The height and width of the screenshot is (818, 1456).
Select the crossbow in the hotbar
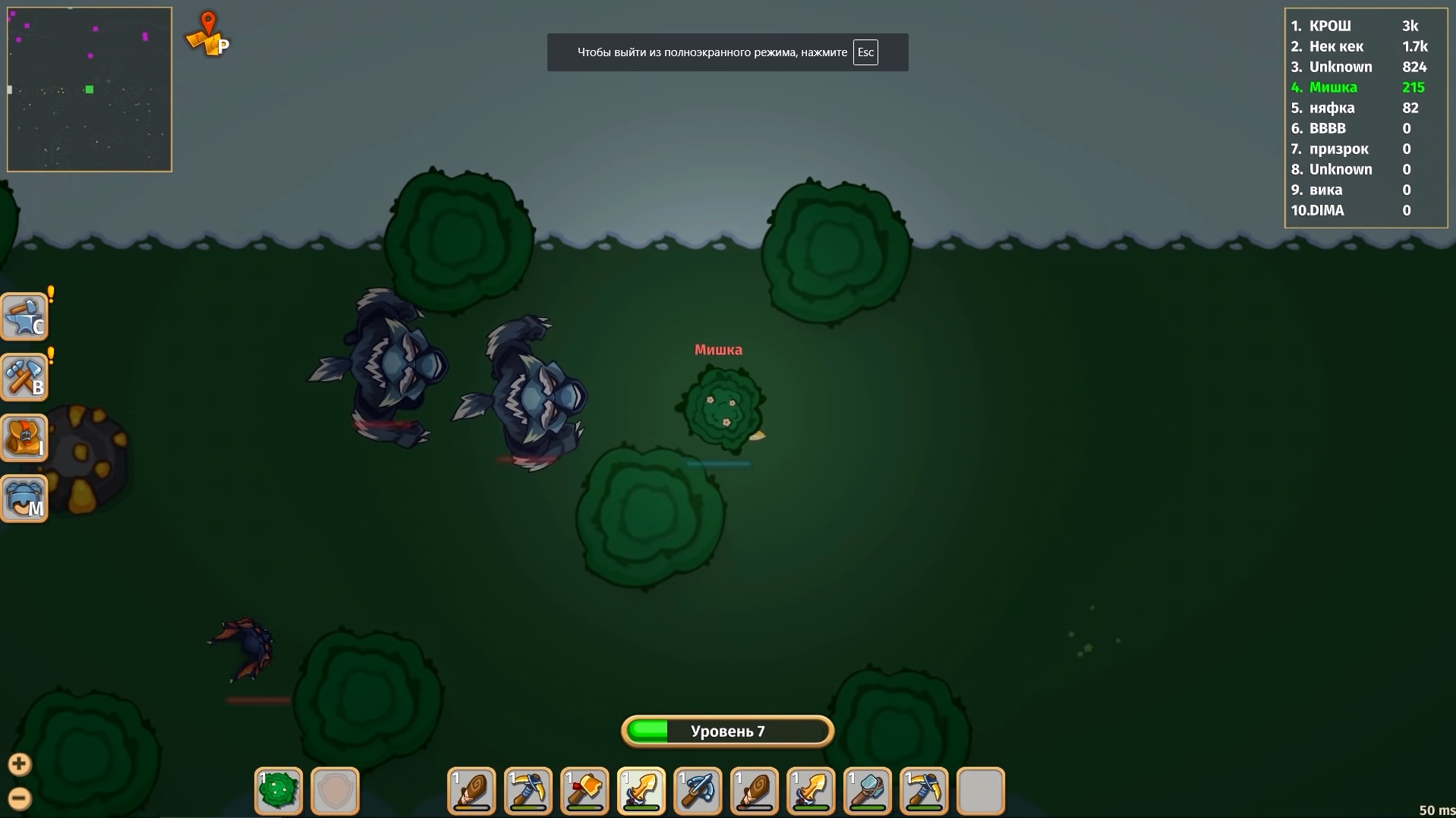698,791
